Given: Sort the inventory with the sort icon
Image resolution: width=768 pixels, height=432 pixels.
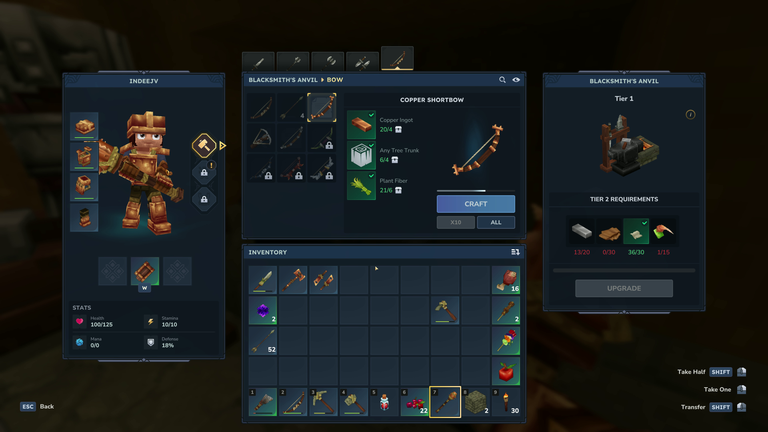Looking at the screenshot, I should [515, 252].
